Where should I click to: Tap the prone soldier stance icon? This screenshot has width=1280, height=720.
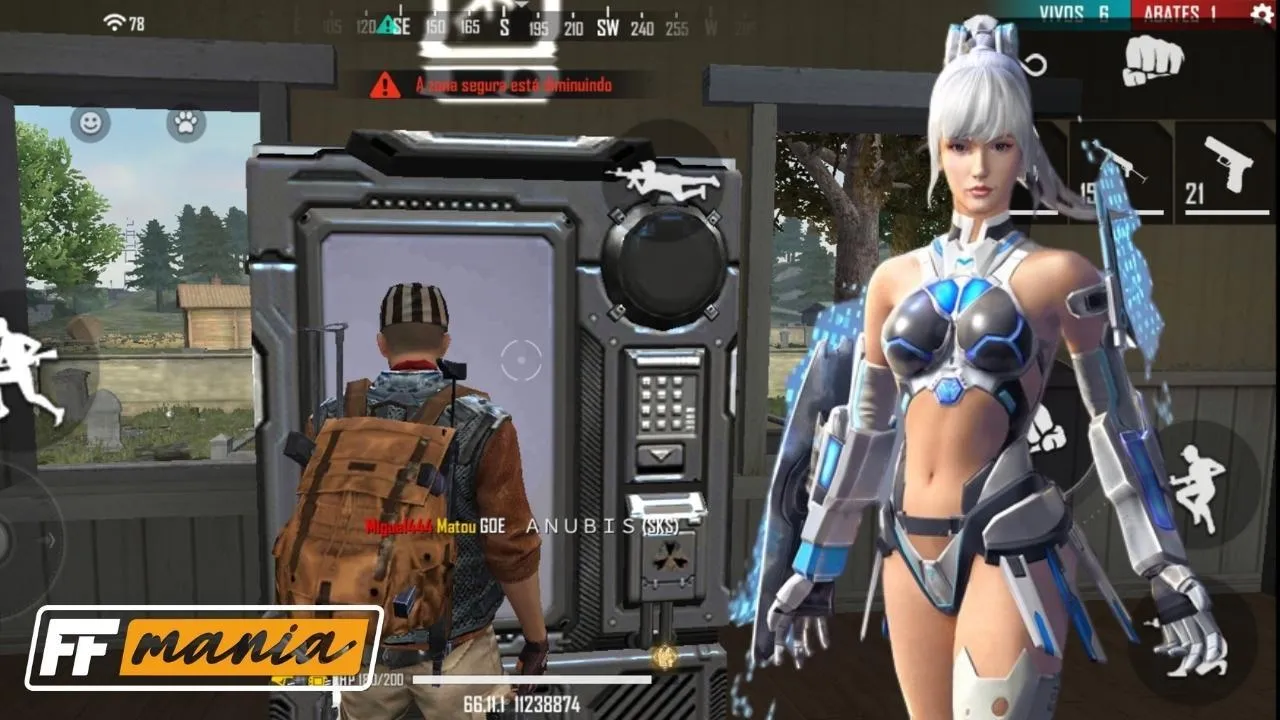[665, 178]
